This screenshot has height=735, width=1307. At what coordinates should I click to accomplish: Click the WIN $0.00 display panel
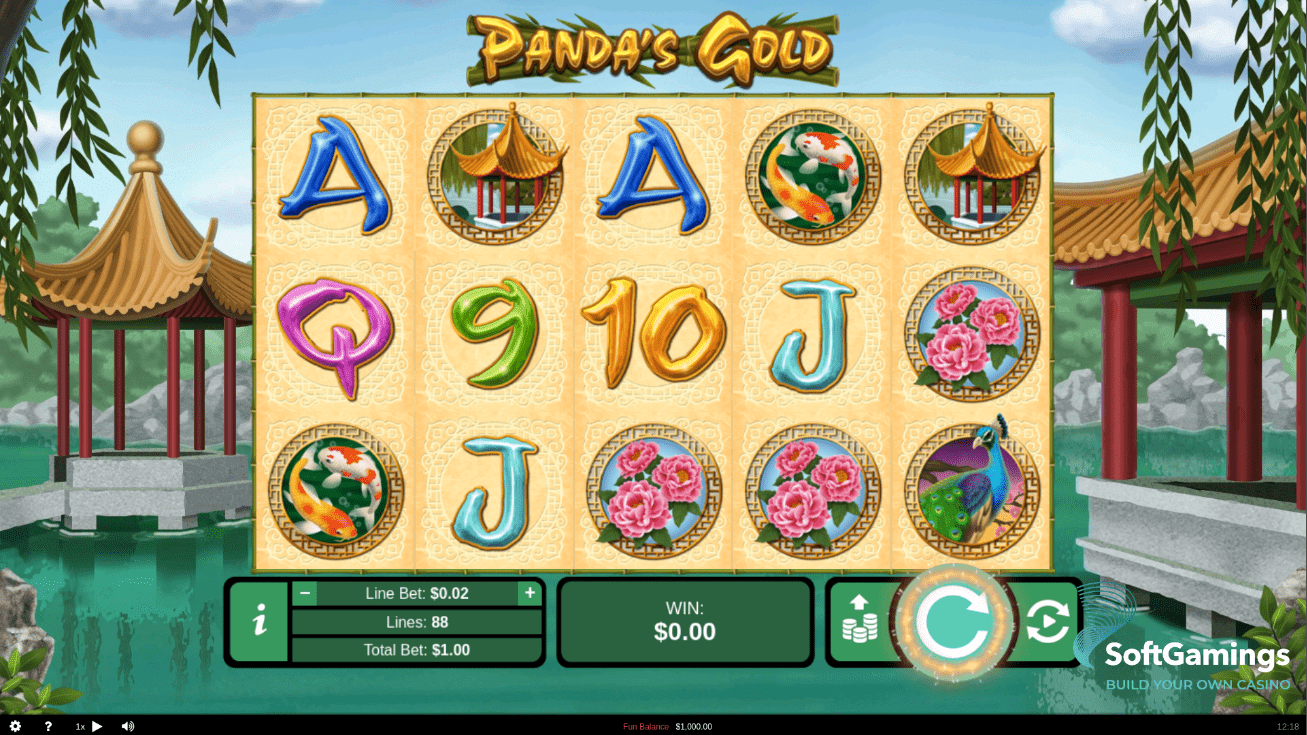point(684,621)
